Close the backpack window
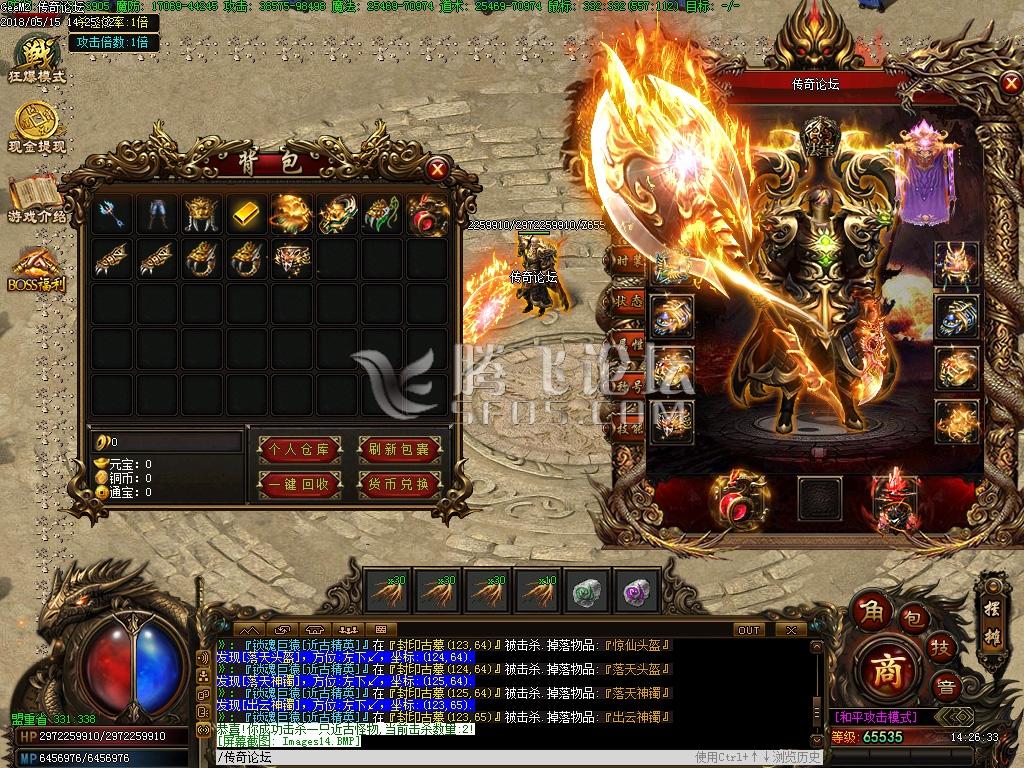Viewport: 1024px width, 768px height. pos(437,169)
